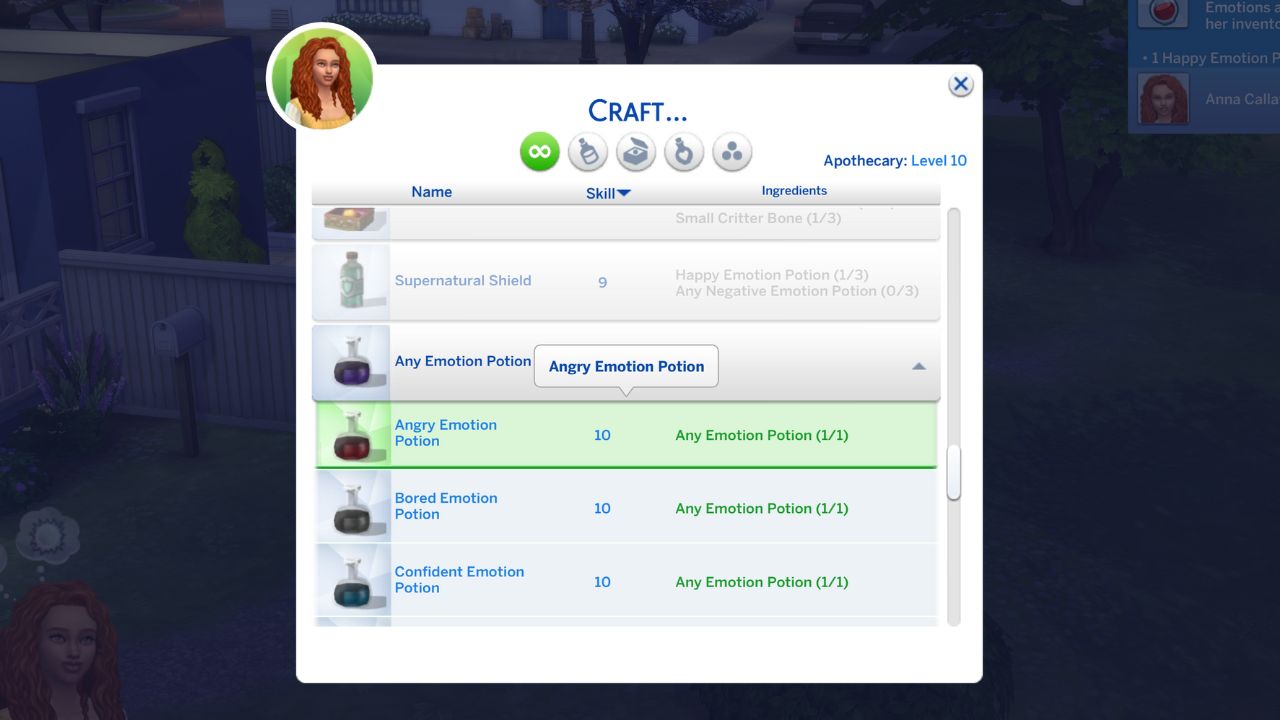Screen dimensions: 1280x720
Task: Click the Confident Emotion Potion flask icon
Action: [x=352, y=581]
